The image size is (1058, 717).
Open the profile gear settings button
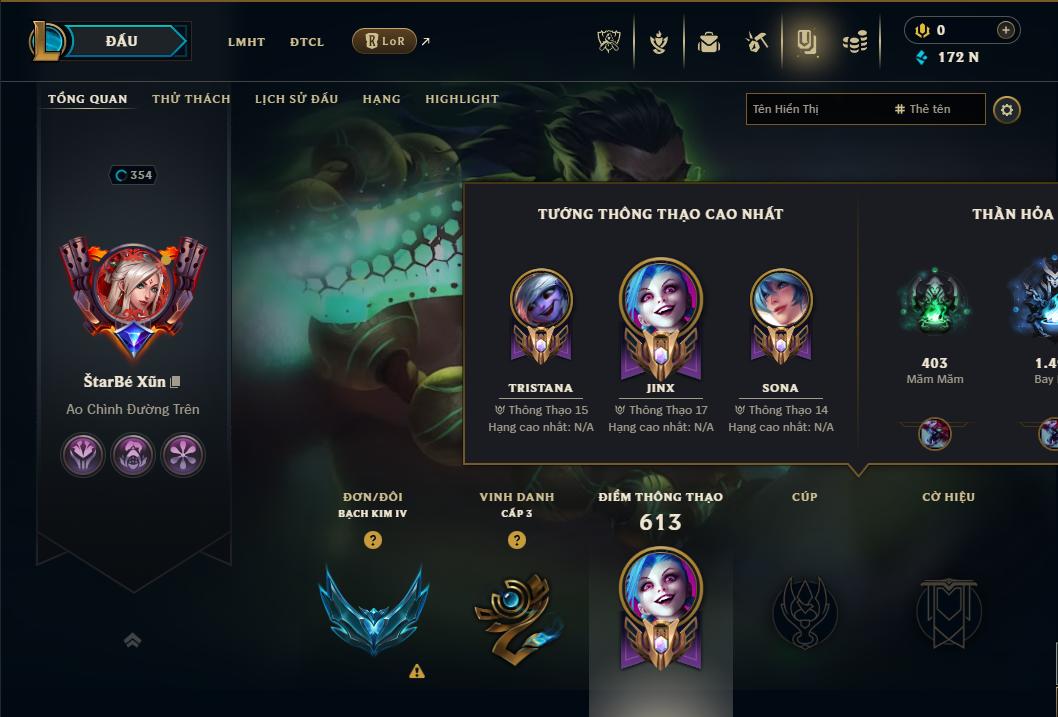(1007, 110)
